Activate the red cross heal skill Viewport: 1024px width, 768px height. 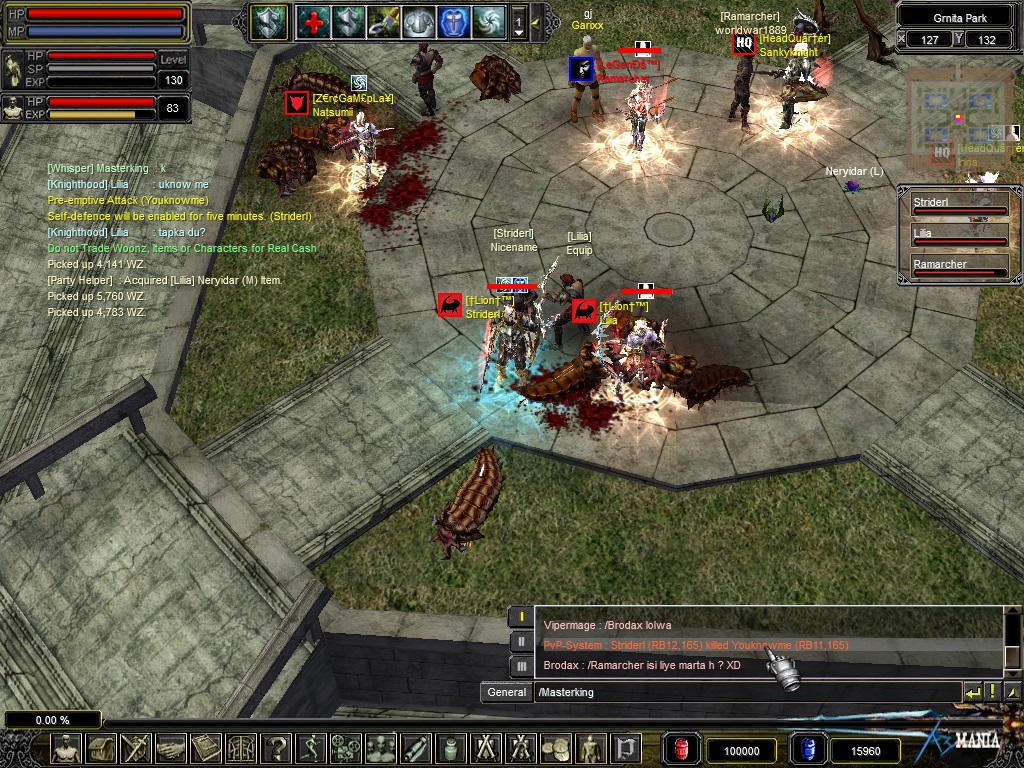(312, 22)
